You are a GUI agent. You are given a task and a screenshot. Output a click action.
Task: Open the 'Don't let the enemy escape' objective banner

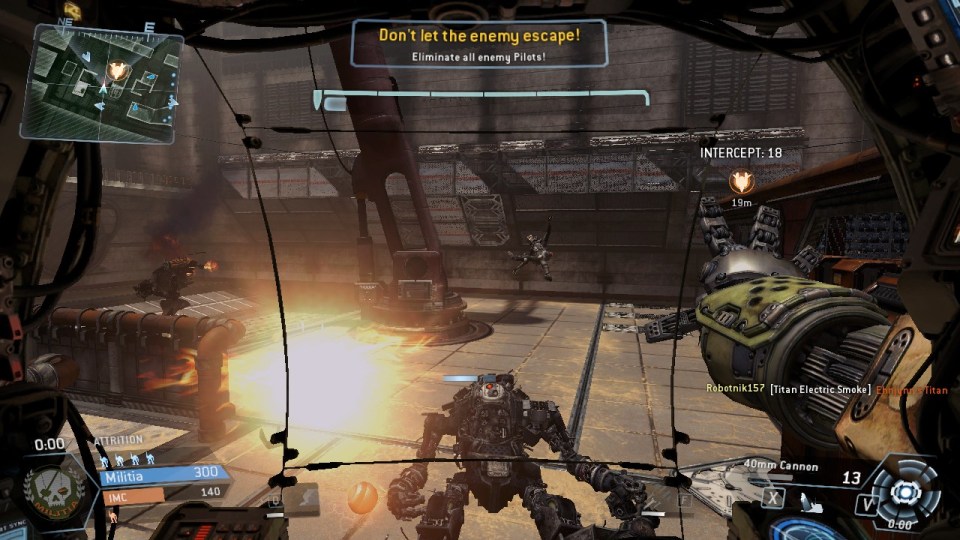coord(479,43)
